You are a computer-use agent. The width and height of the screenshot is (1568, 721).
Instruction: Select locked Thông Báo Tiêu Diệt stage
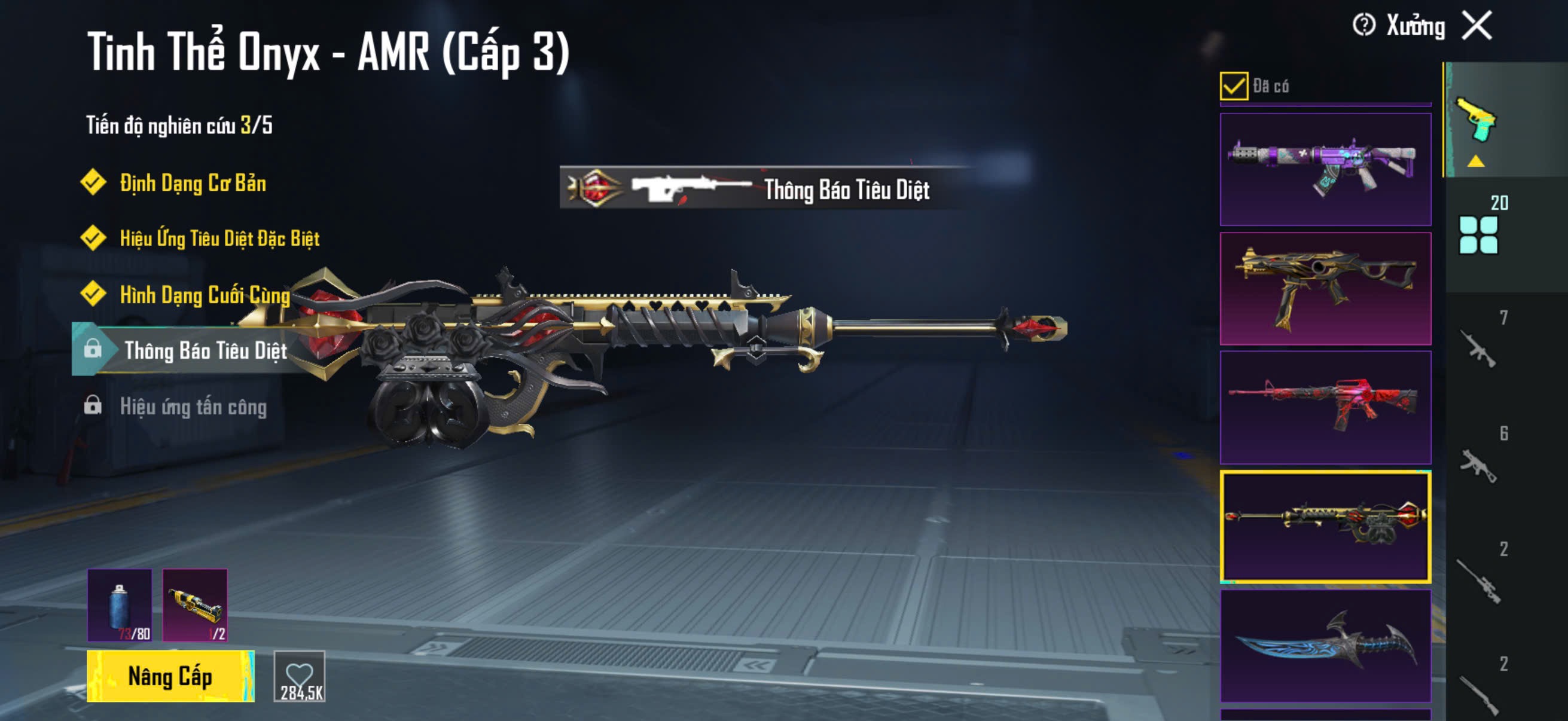click(205, 350)
